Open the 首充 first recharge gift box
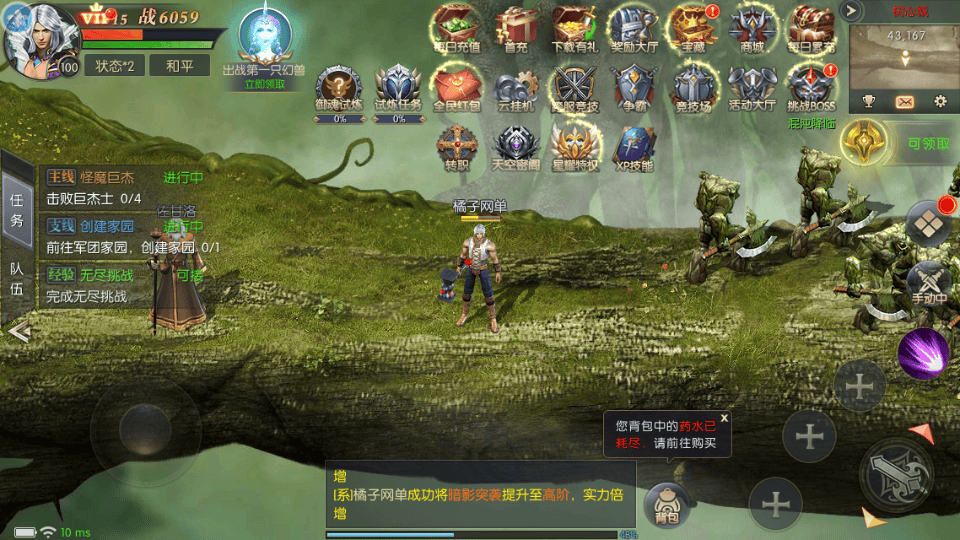The width and height of the screenshot is (960, 540). pos(516,28)
